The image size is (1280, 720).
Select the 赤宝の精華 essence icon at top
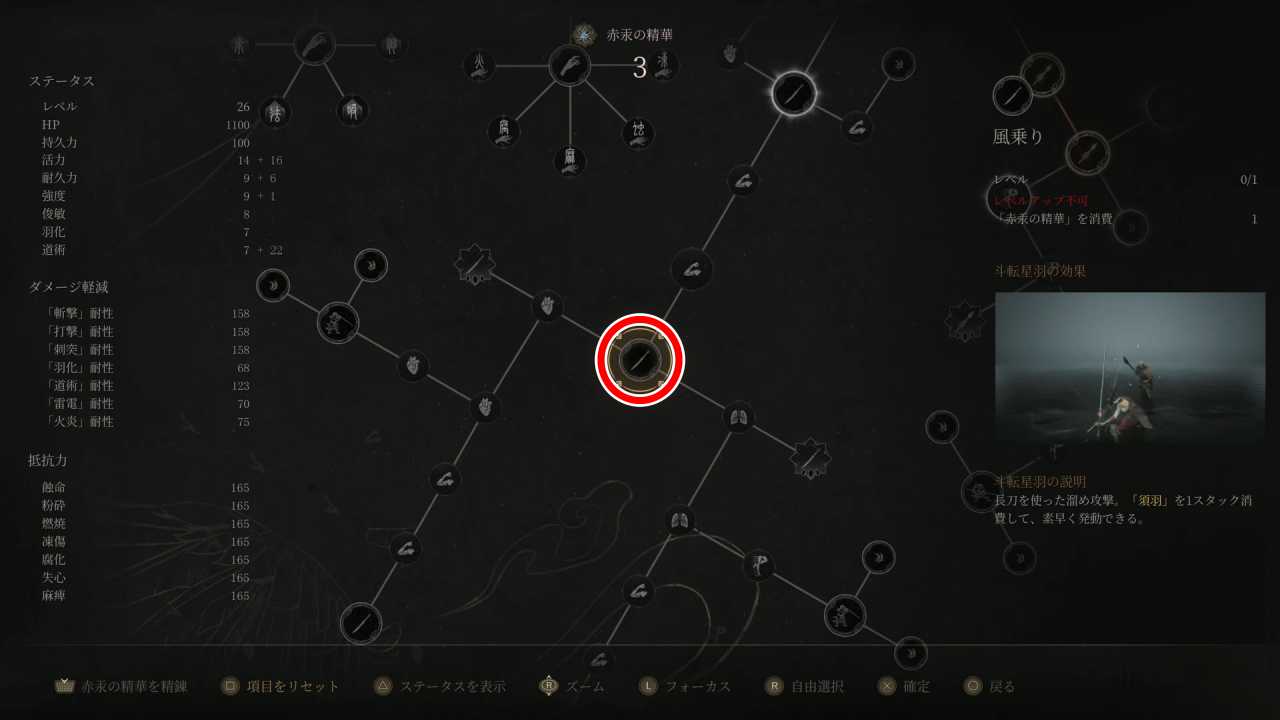[583, 34]
